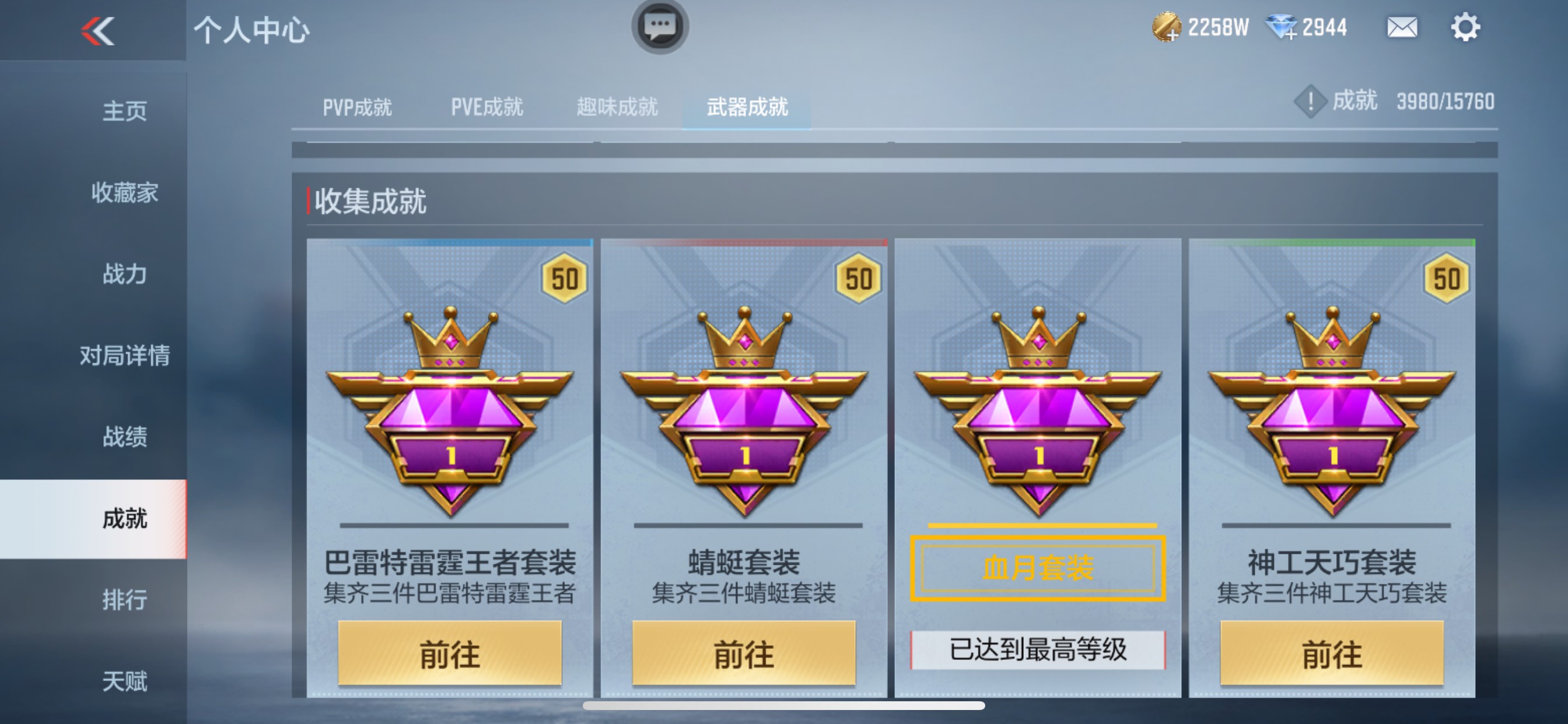Switch to the 趣味成就 tab
Image resolution: width=1568 pixels, height=724 pixels.
[x=616, y=107]
